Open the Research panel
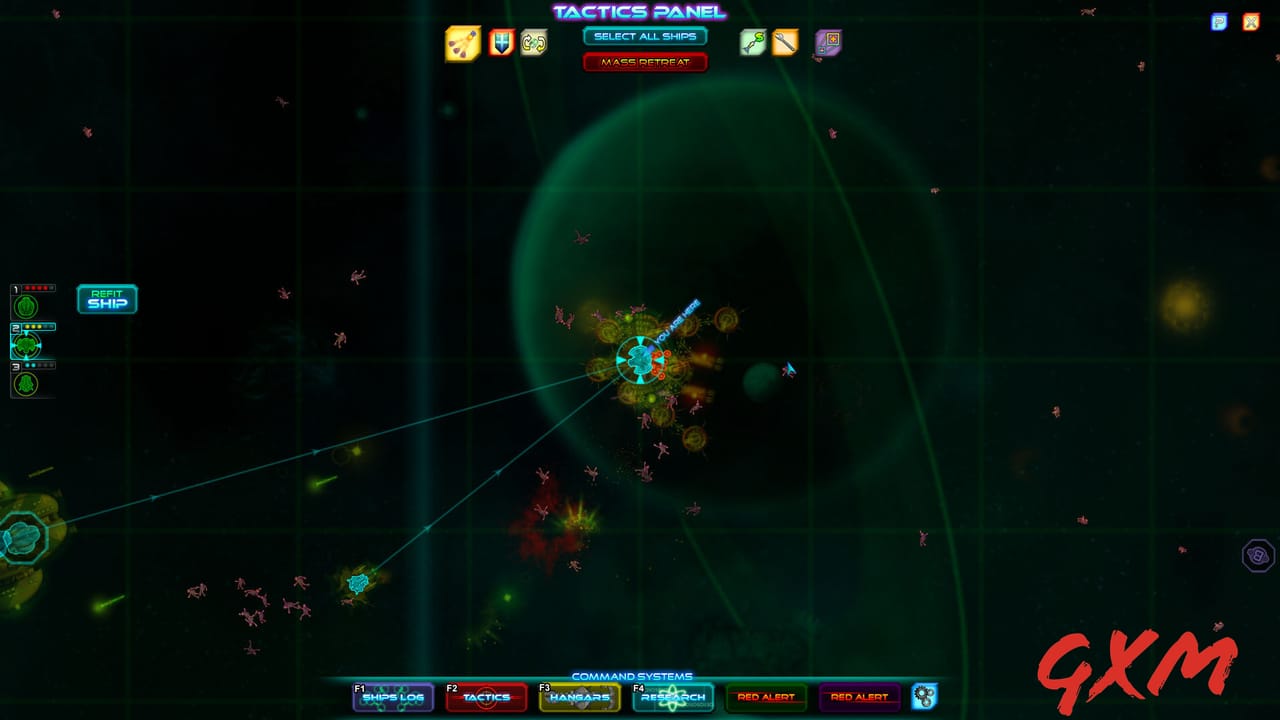Viewport: 1280px width, 720px height. tap(675, 699)
